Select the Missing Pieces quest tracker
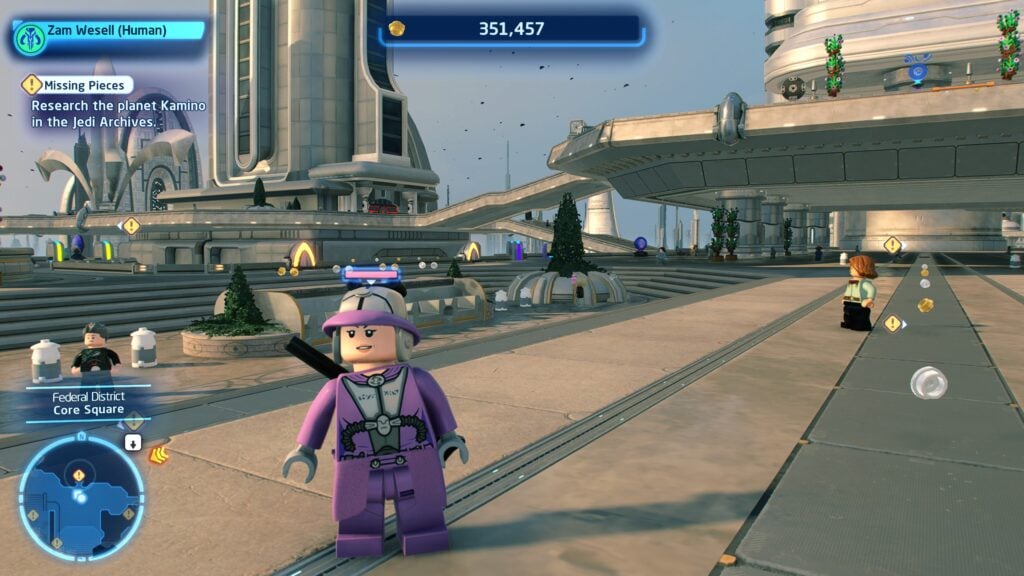 coord(78,86)
